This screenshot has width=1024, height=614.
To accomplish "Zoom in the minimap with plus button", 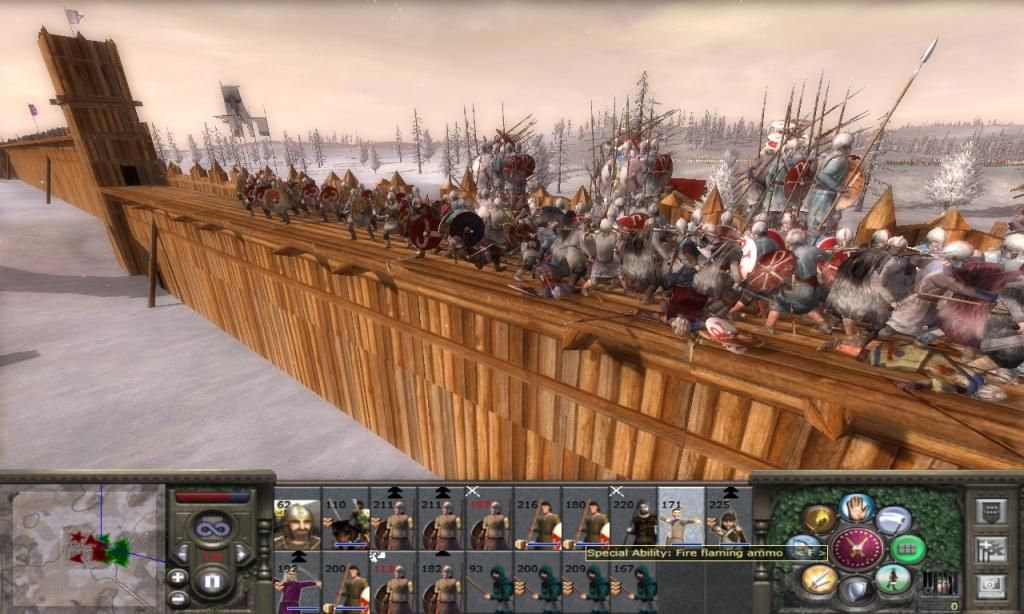I will [177, 577].
